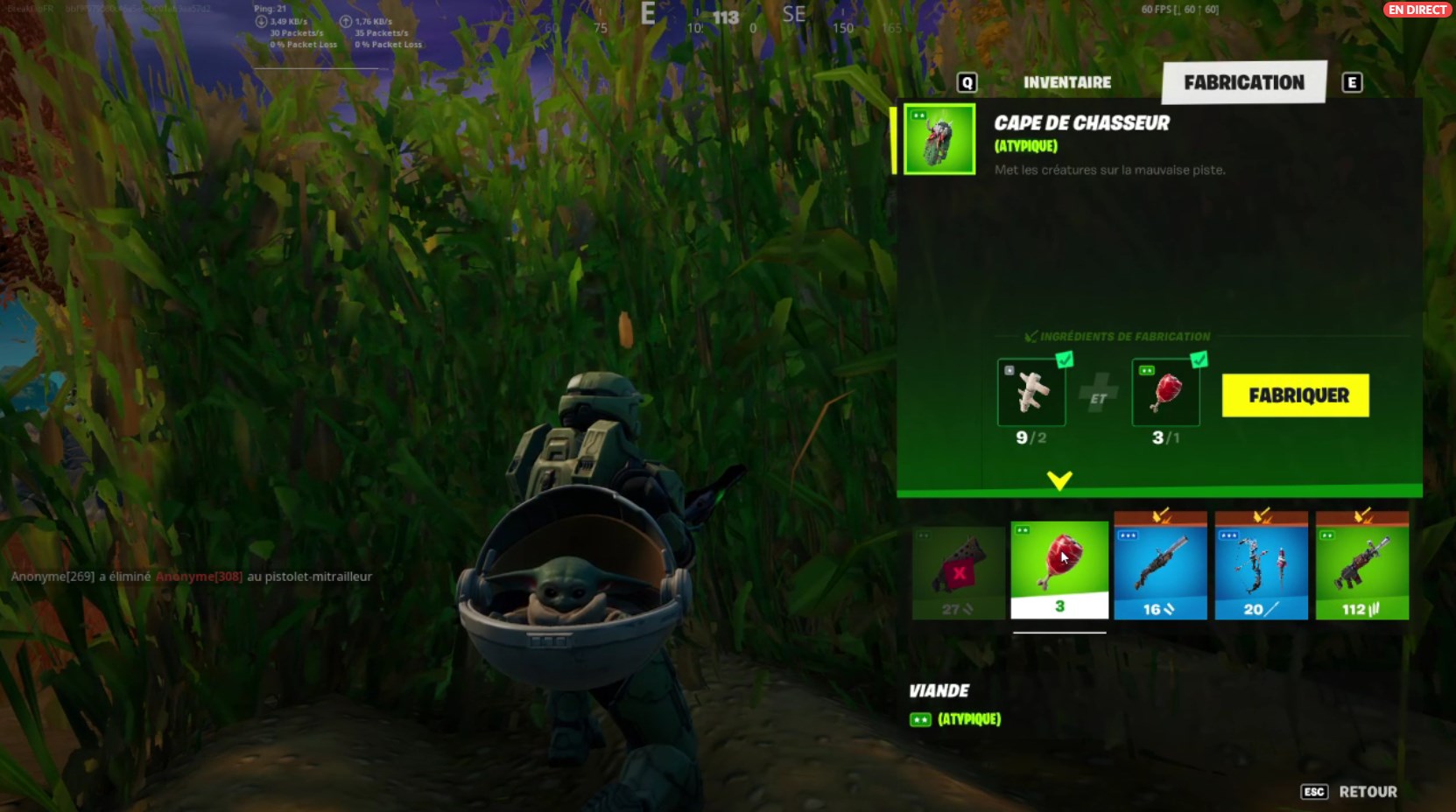Switch to the Inventaire tab
Viewport: 1456px width, 812px height.
[1066, 81]
